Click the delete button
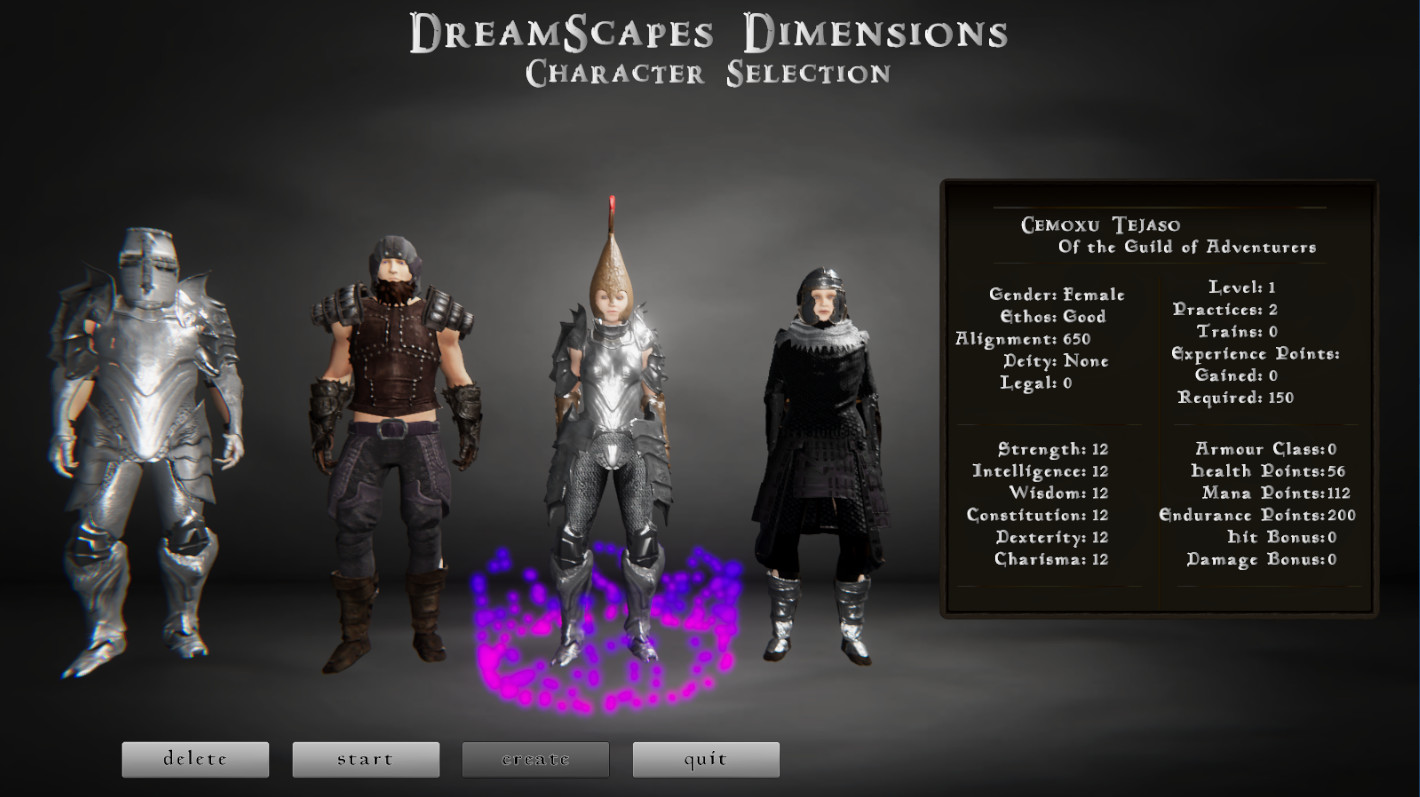1420x797 pixels. pyautogui.click(x=195, y=759)
